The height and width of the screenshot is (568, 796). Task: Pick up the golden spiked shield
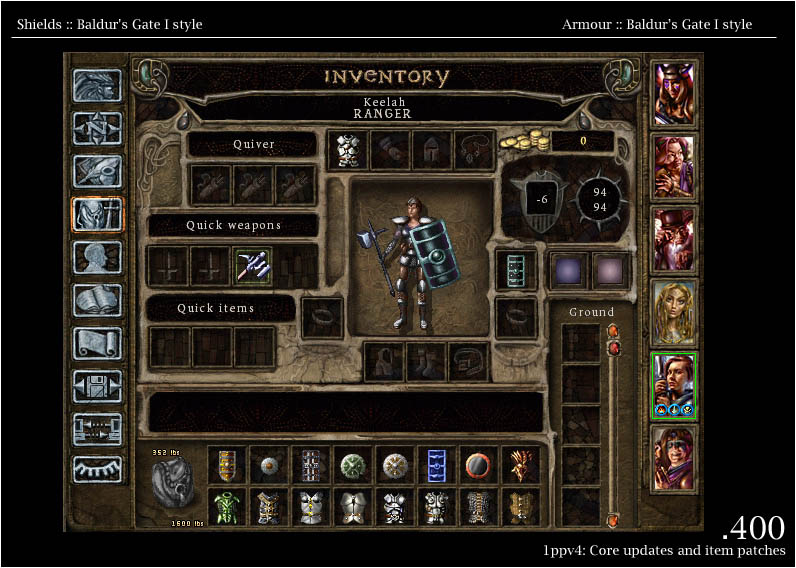click(x=520, y=465)
